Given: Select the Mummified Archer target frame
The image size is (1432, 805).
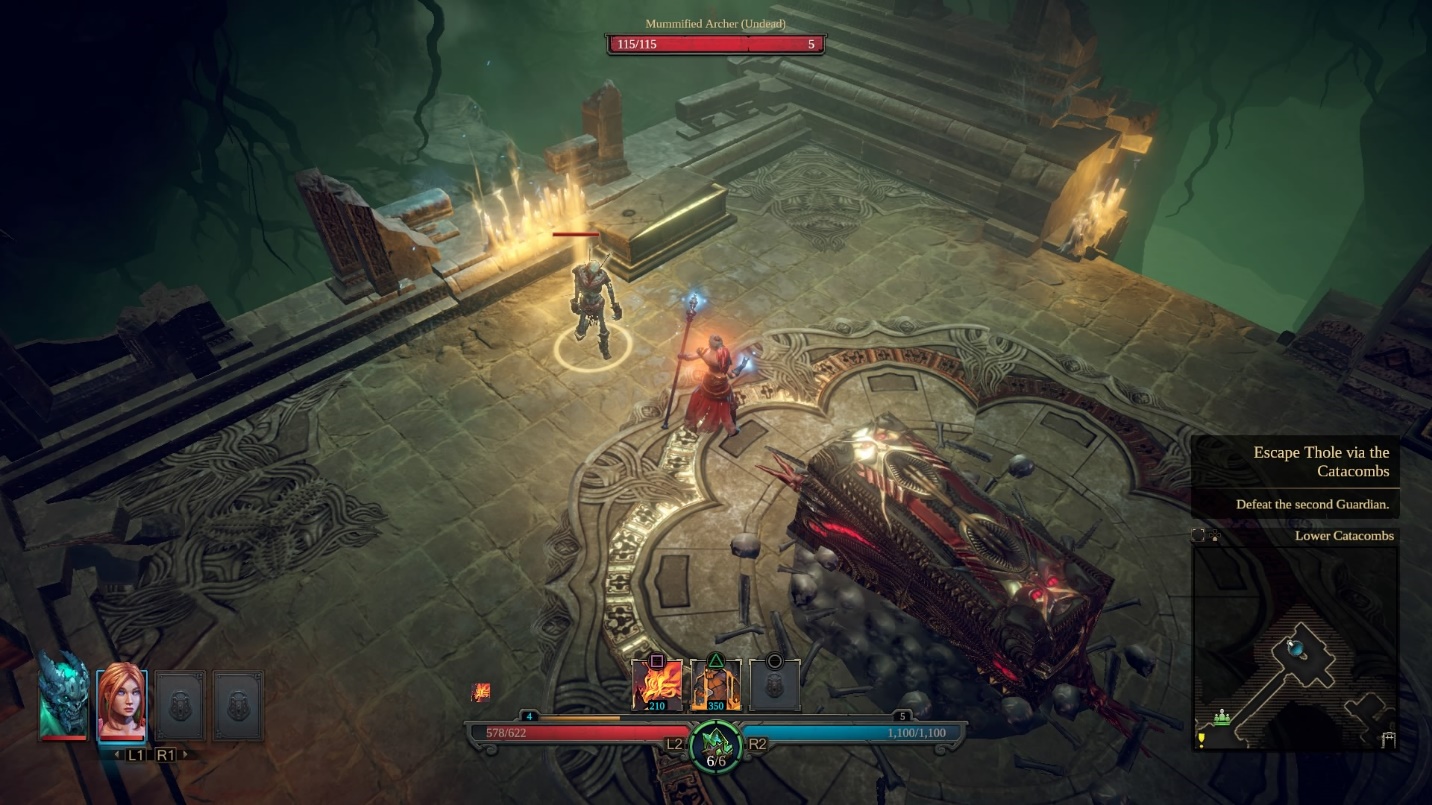Looking at the screenshot, I should point(716,44).
